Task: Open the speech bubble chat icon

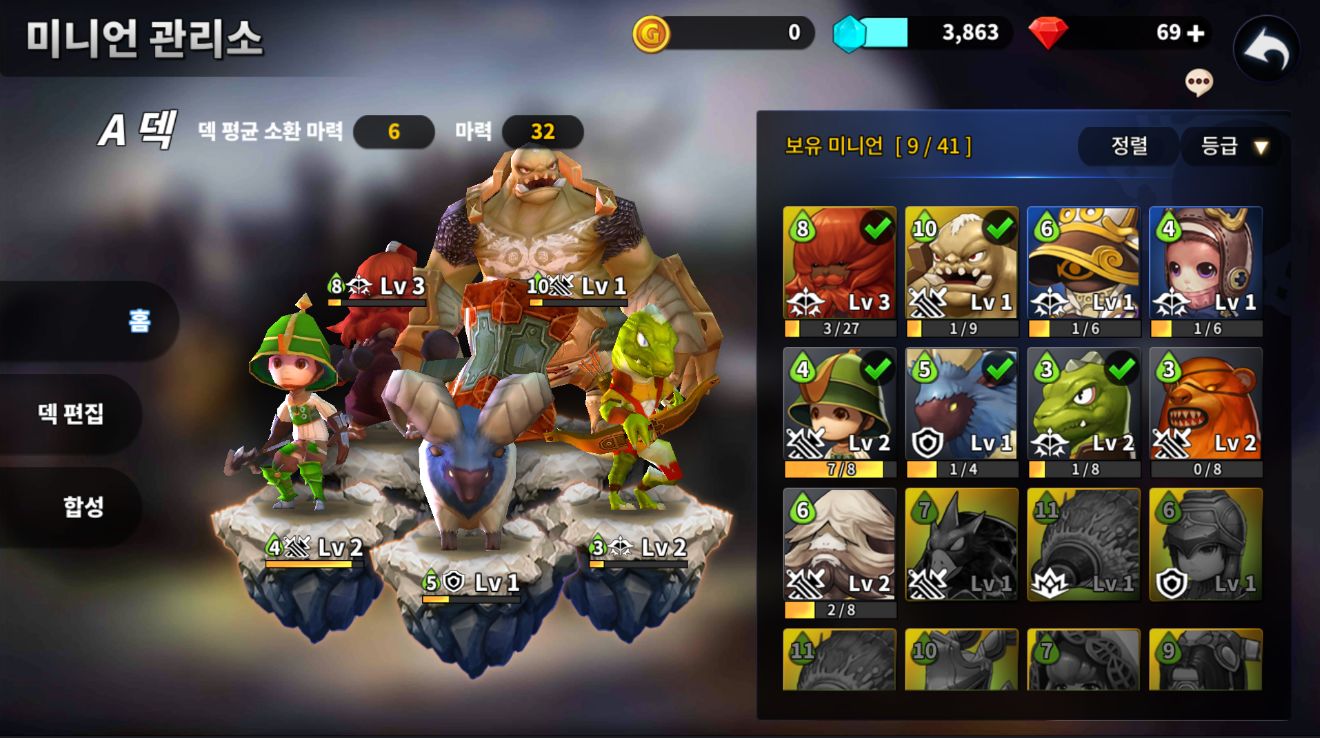Action: [x=1199, y=82]
